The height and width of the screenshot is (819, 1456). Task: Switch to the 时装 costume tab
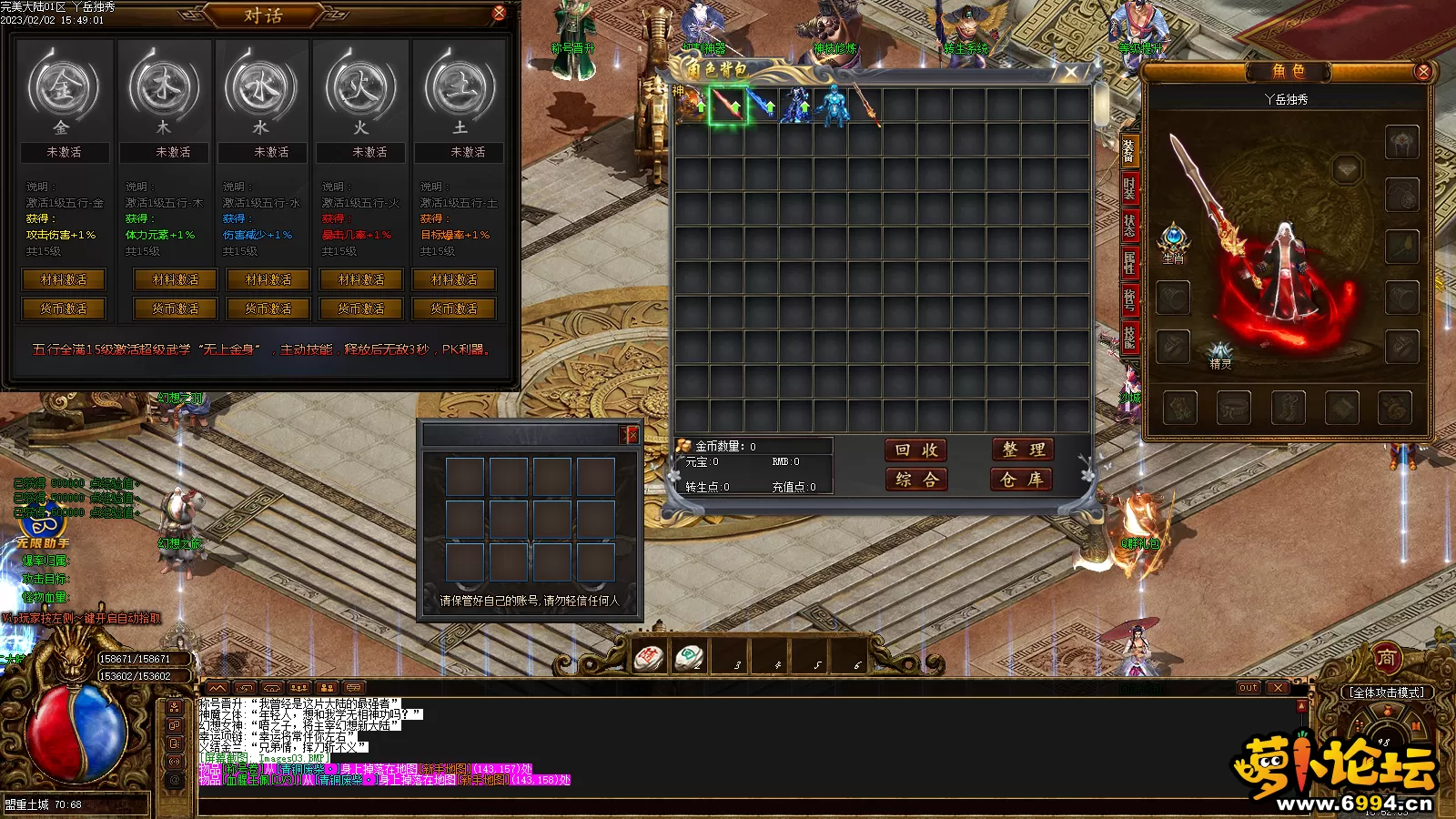pyautogui.click(x=1129, y=188)
